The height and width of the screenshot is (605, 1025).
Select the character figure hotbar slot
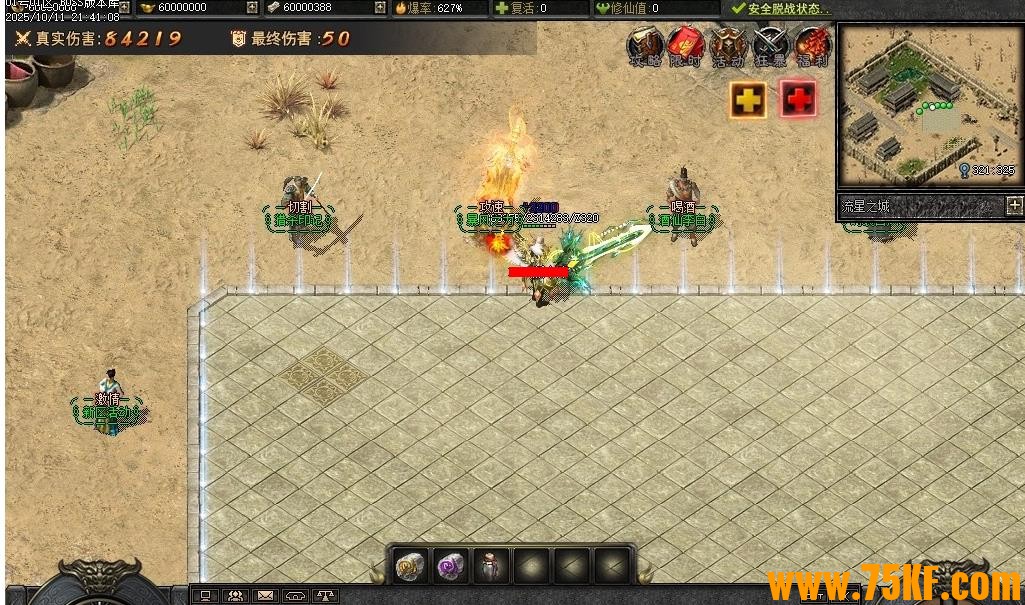491,565
